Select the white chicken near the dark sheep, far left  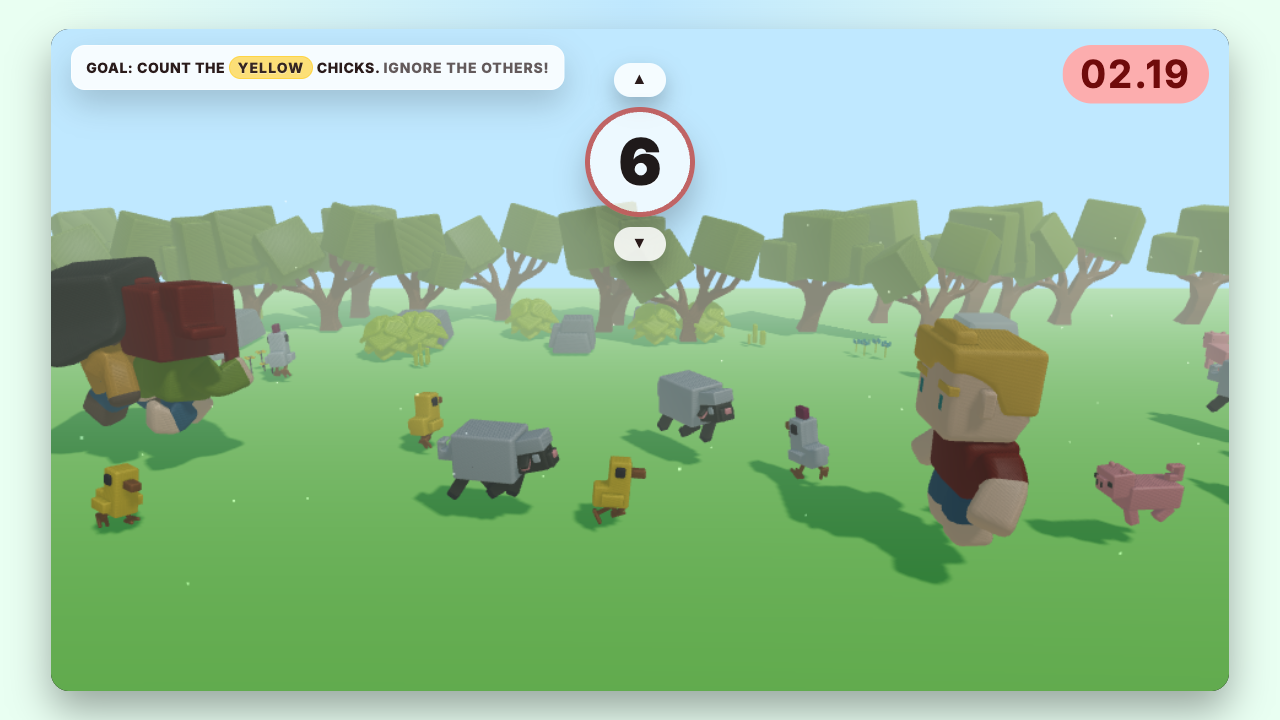click(277, 355)
